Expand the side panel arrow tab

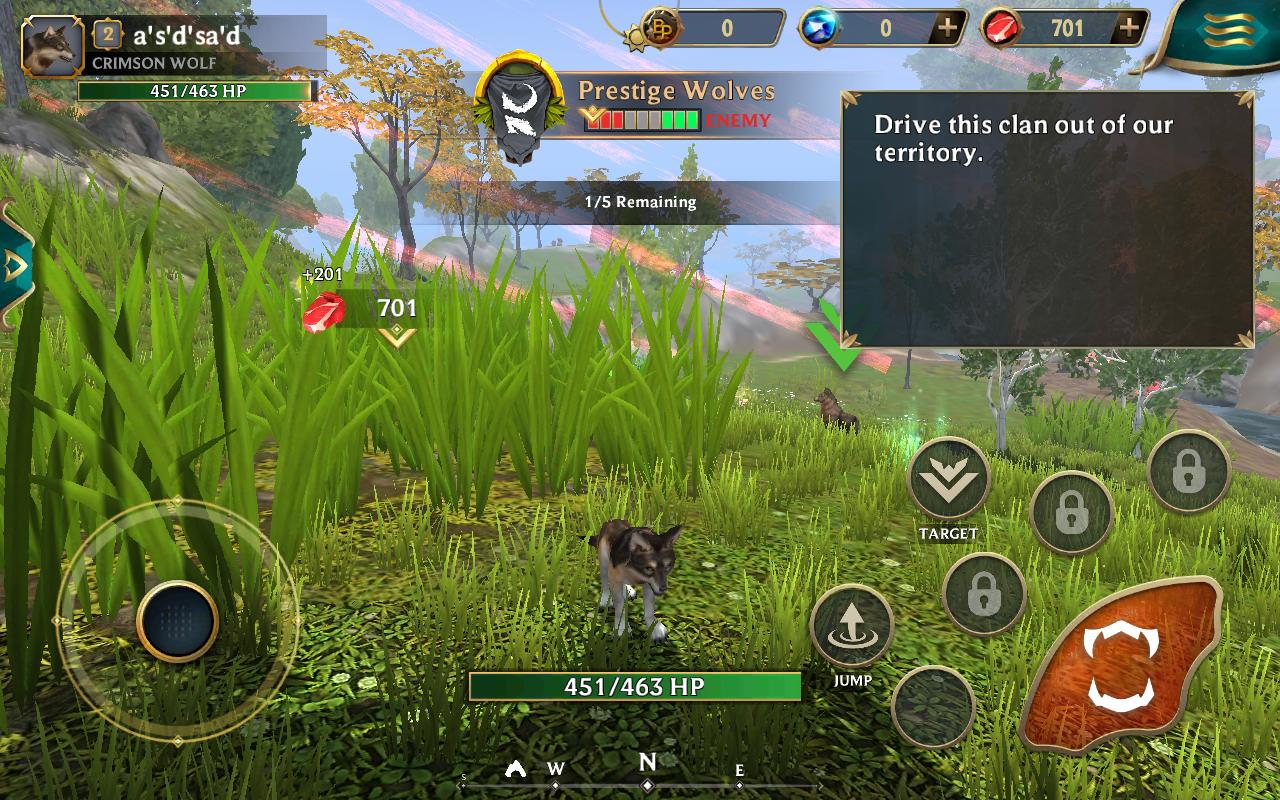click(14, 265)
